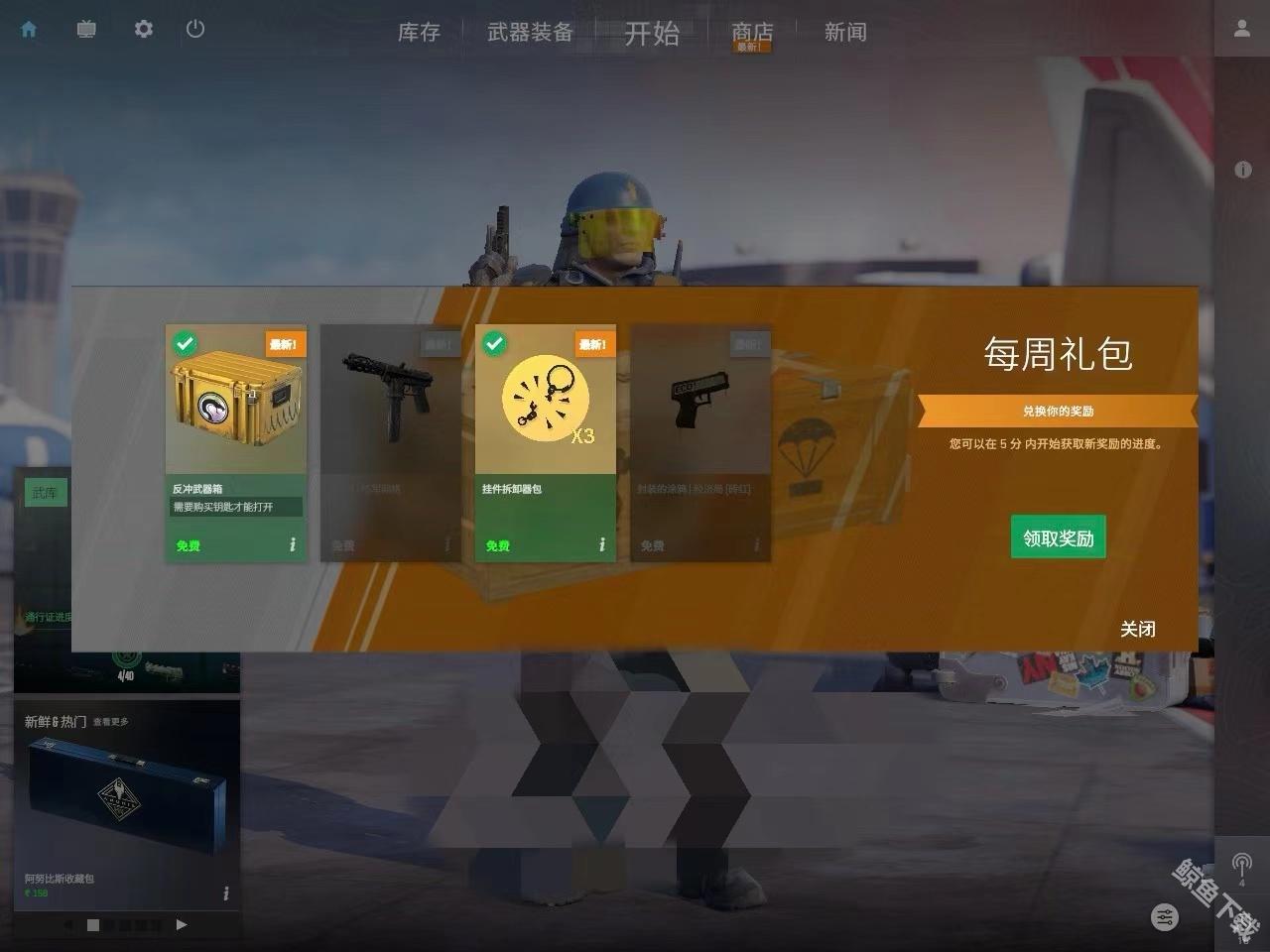
Task: Open the 库存 inventory tab
Action: [x=419, y=33]
